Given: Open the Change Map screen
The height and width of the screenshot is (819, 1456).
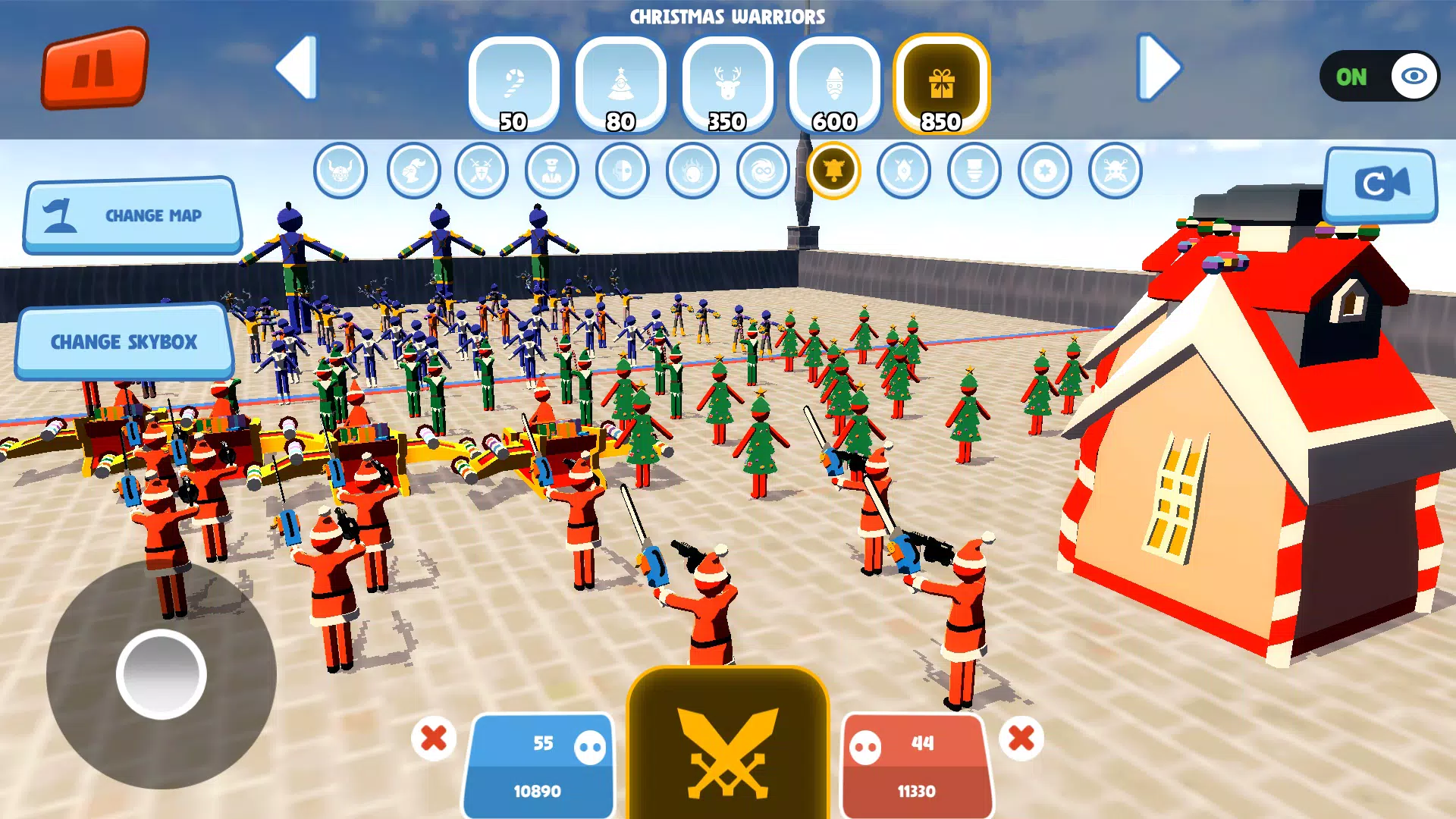Looking at the screenshot, I should point(132,215).
